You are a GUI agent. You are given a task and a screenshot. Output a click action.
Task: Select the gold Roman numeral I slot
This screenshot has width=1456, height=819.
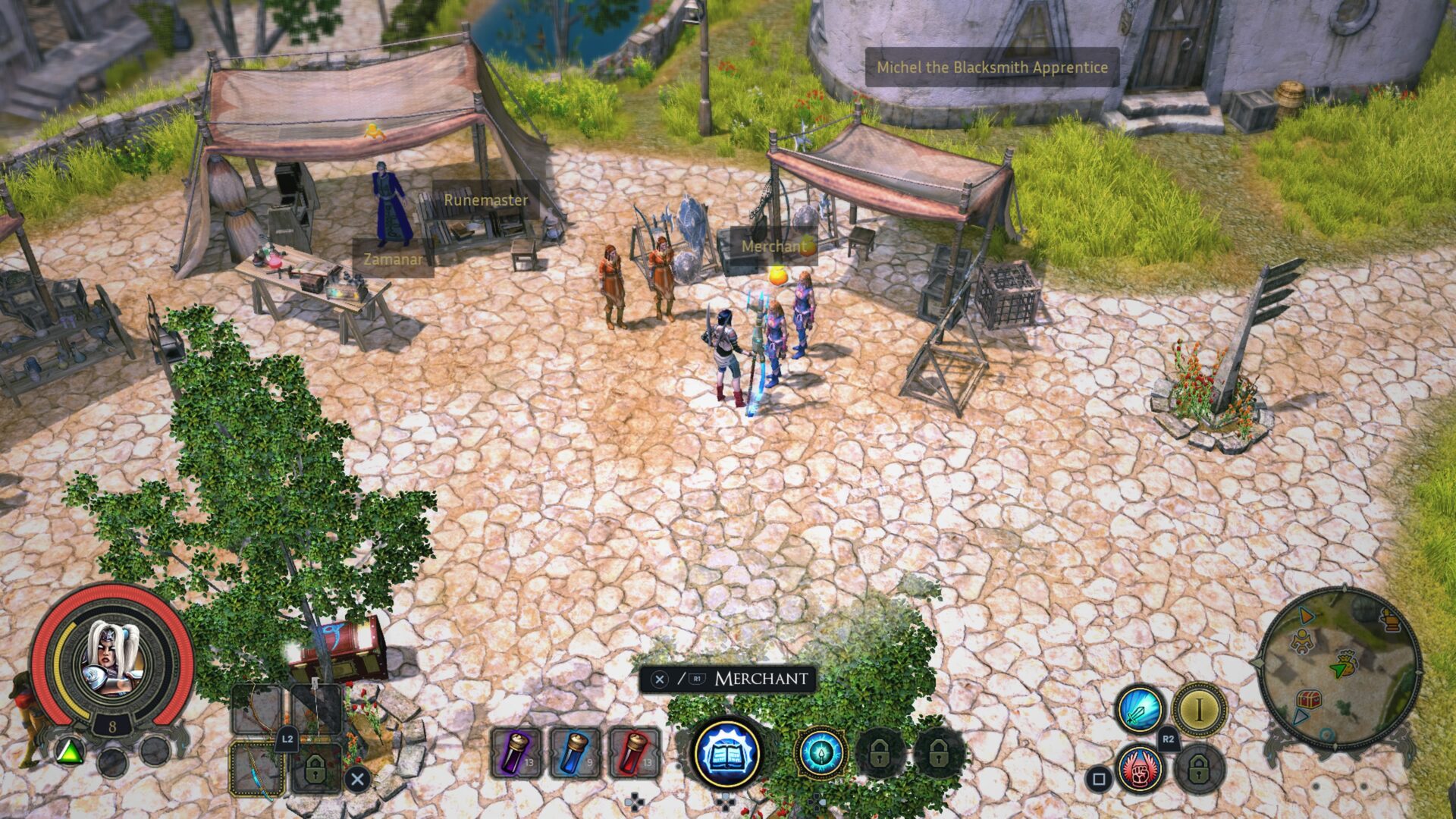click(x=1199, y=710)
